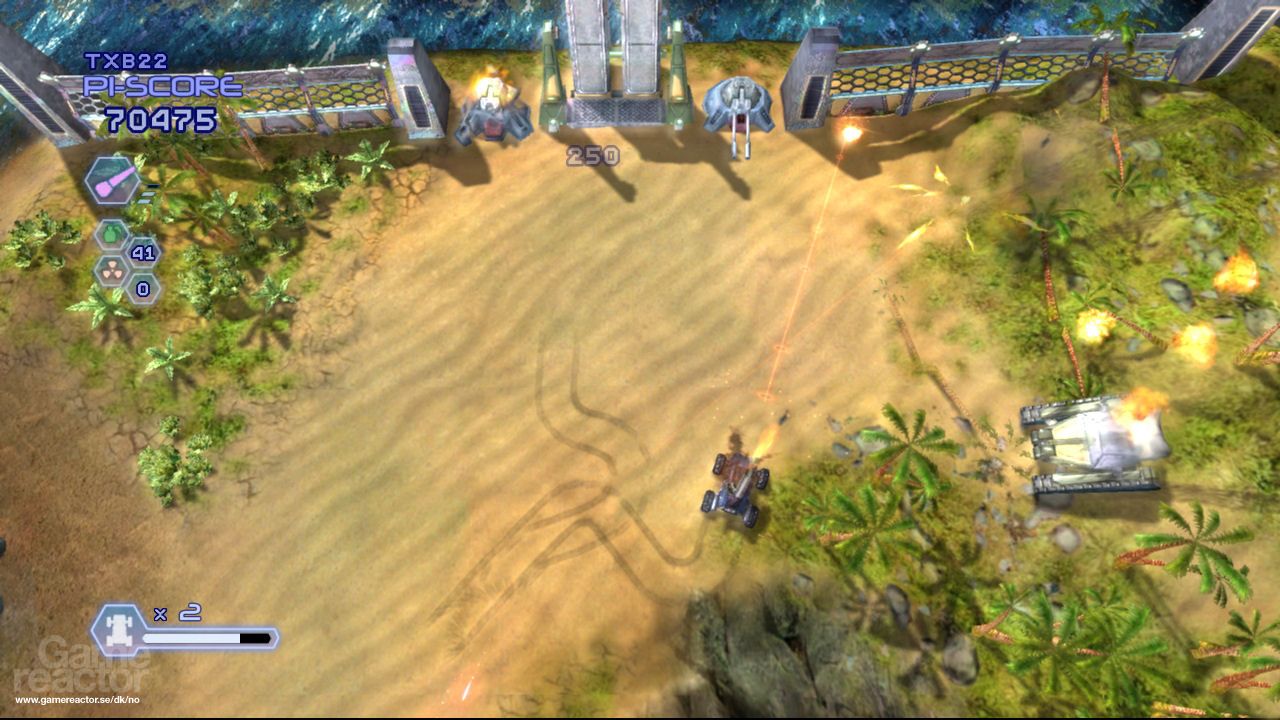Click the vehicle lives icon showing x2
The image size is (1280, 720).
pyautogui.click(x=119, y=628)
